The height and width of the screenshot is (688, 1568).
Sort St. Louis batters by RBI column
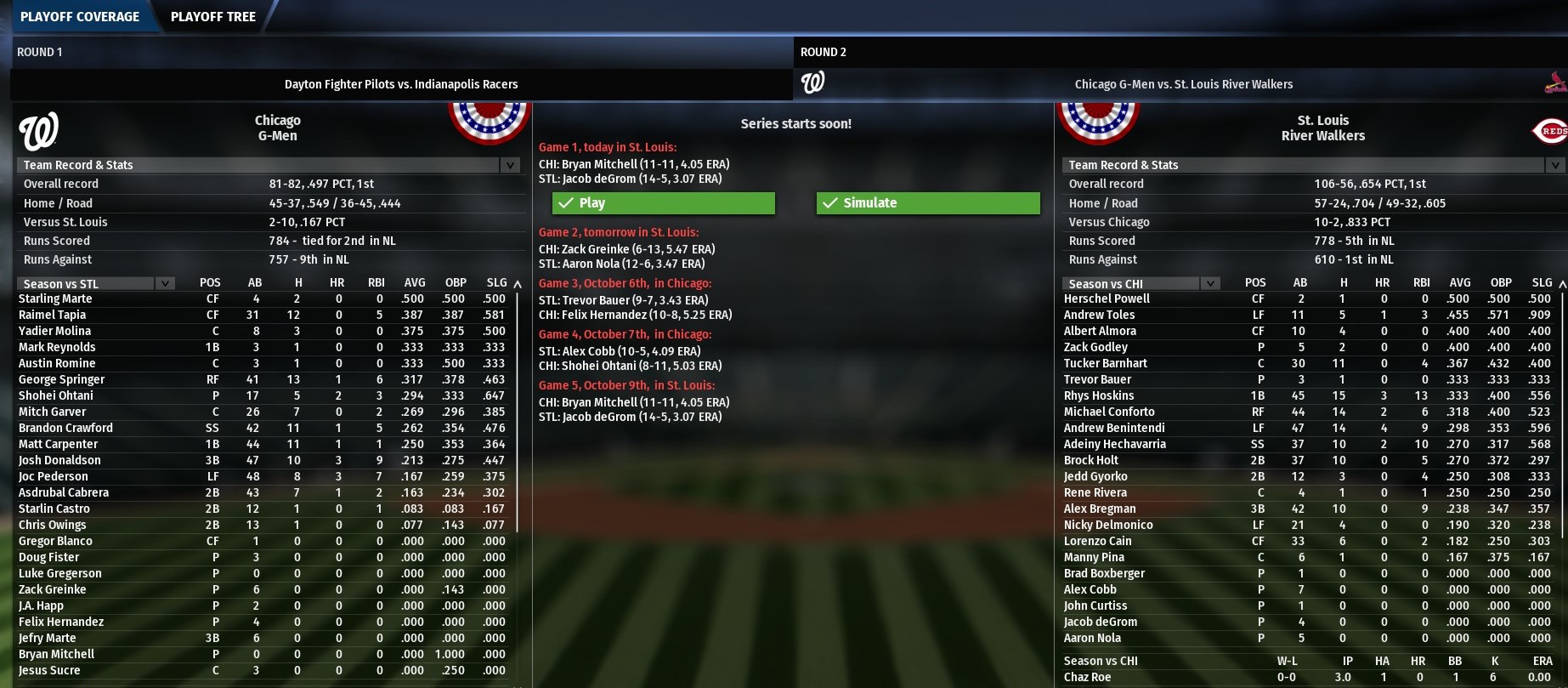1421,282
